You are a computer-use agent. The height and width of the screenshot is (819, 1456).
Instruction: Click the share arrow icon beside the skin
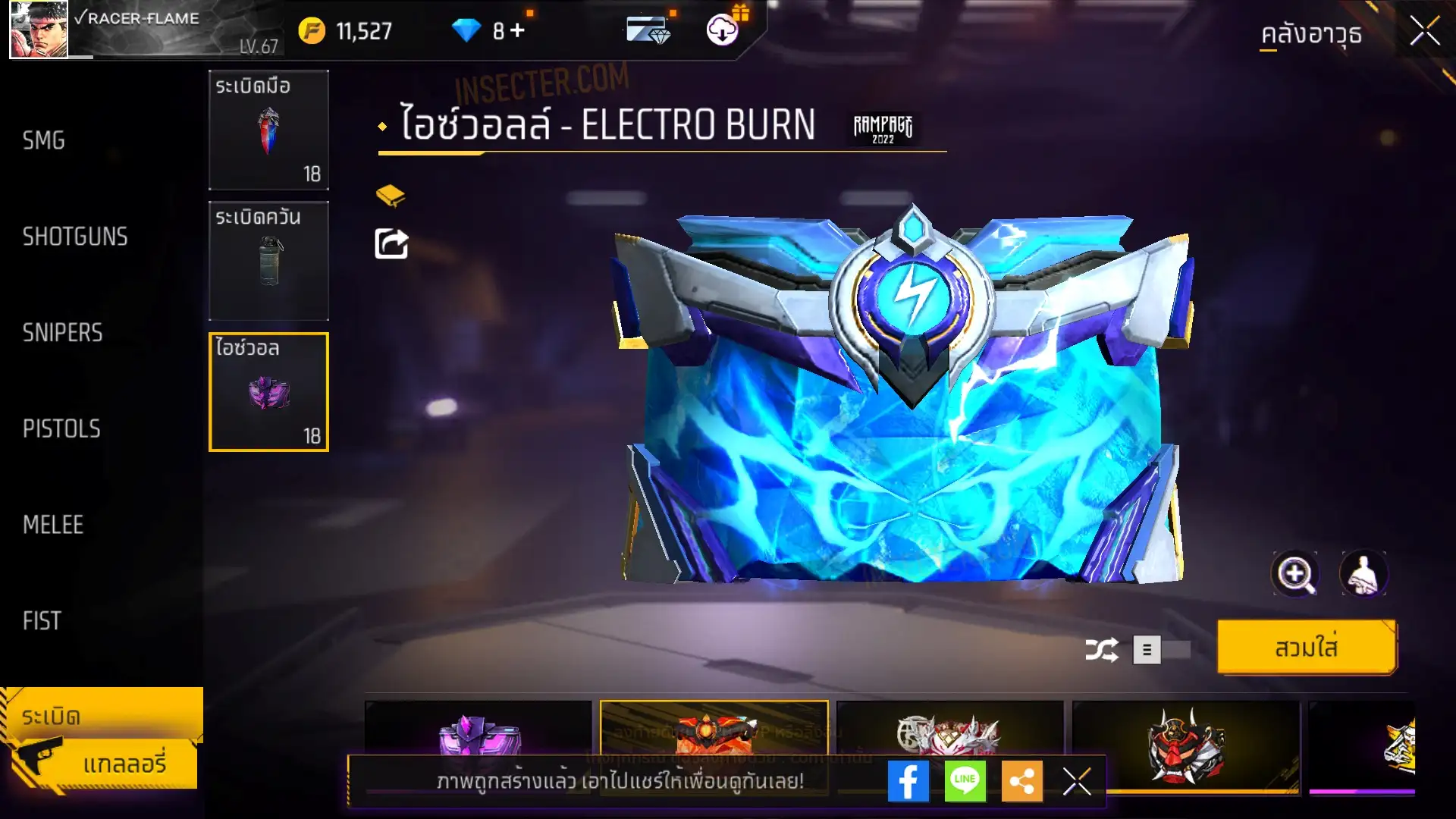point(391,244)
